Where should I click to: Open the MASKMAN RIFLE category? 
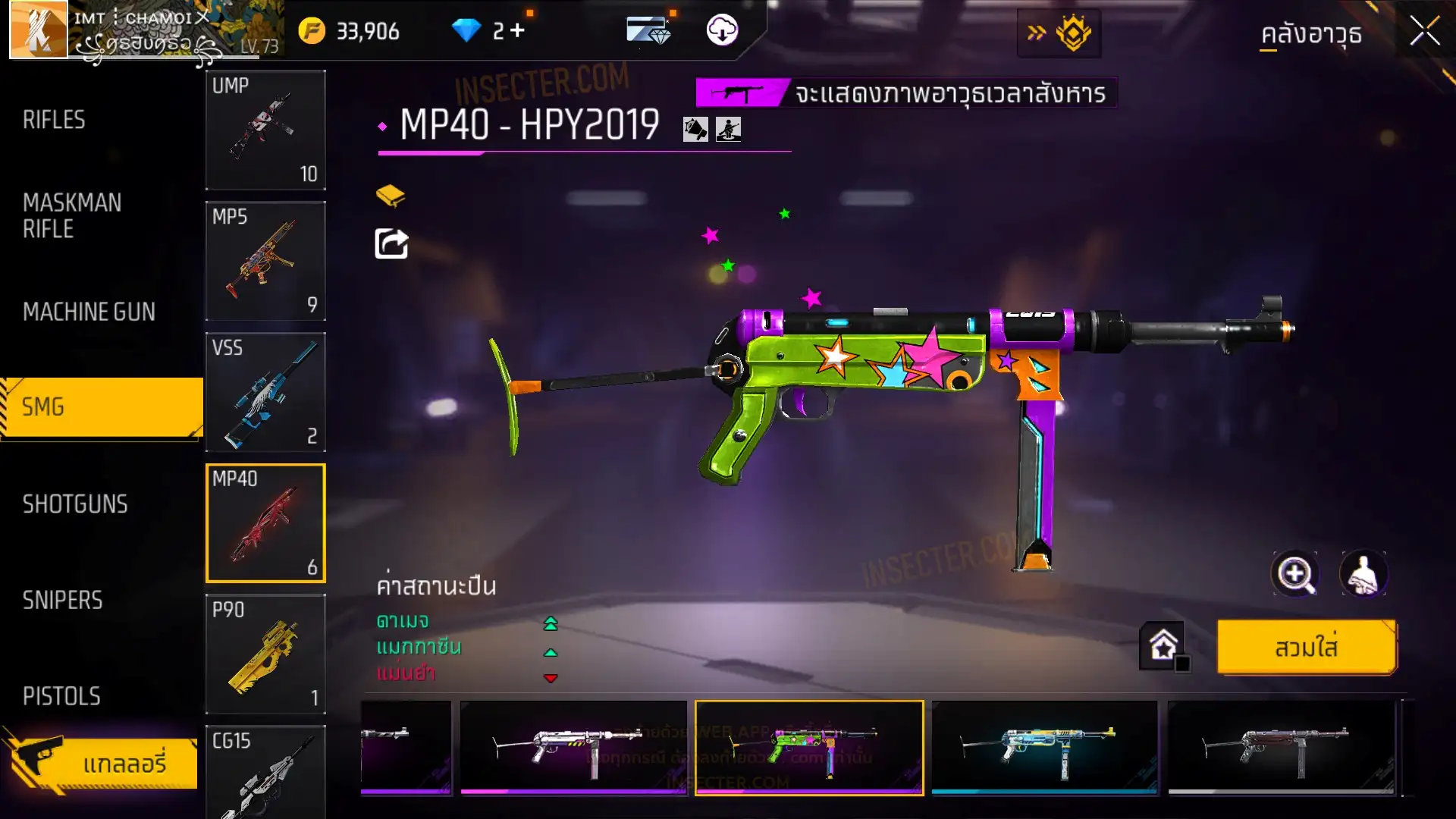(x=72, y=215)
